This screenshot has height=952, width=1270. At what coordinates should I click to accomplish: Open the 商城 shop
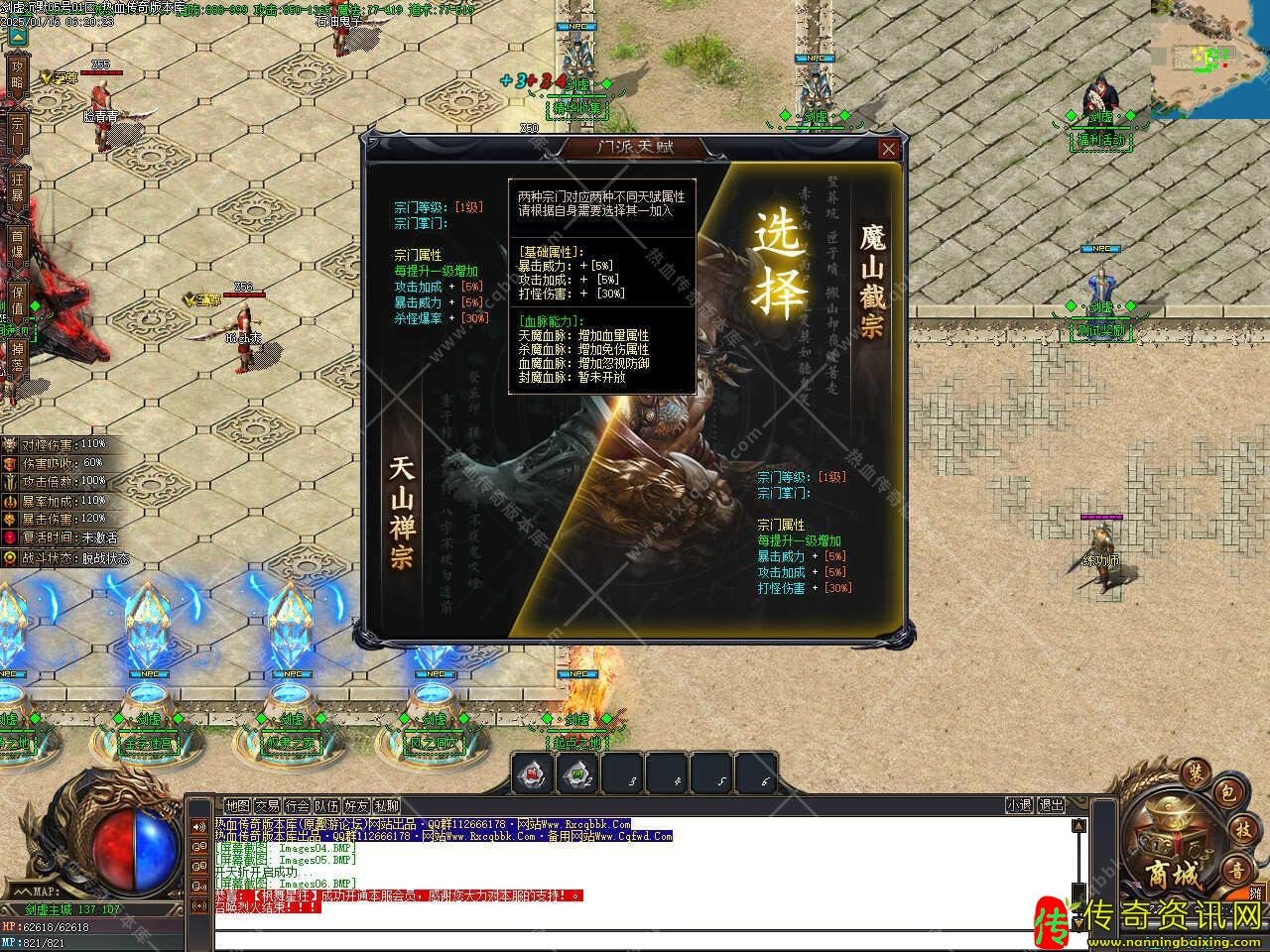1174,873
